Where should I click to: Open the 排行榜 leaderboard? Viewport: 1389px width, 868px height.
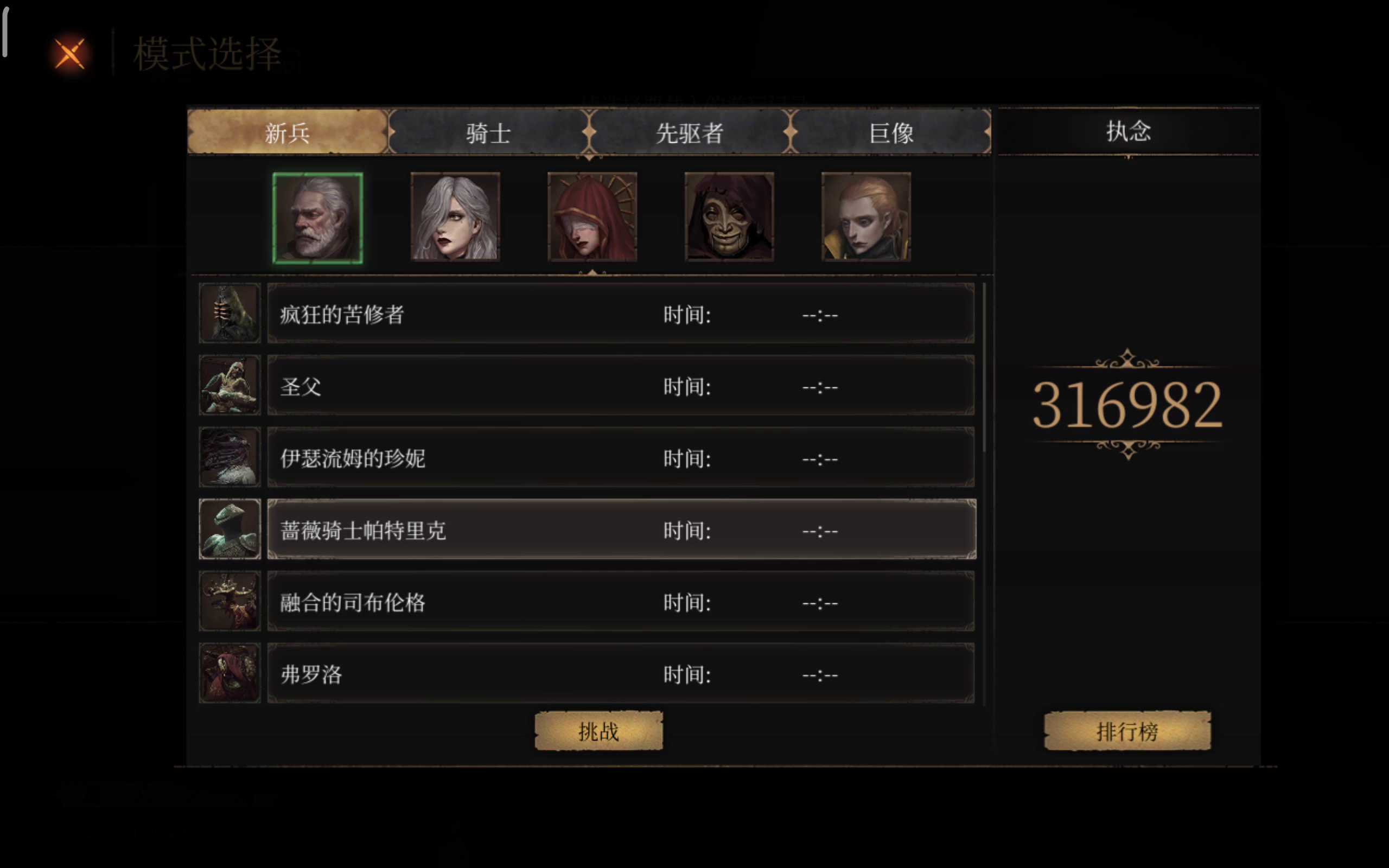point(1127,731)
